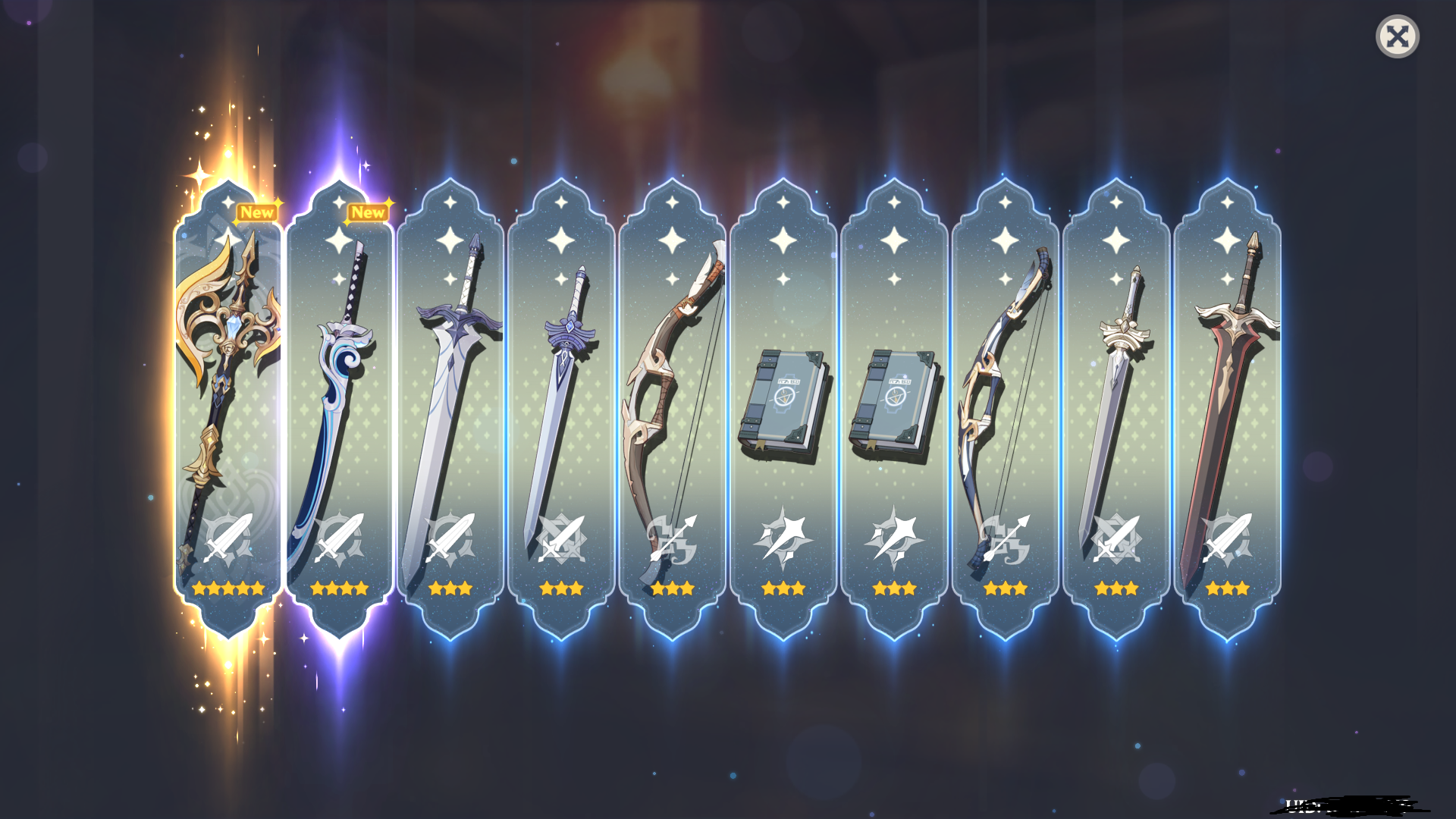Click the New badge on the katana card

click(x=367, y=212)
